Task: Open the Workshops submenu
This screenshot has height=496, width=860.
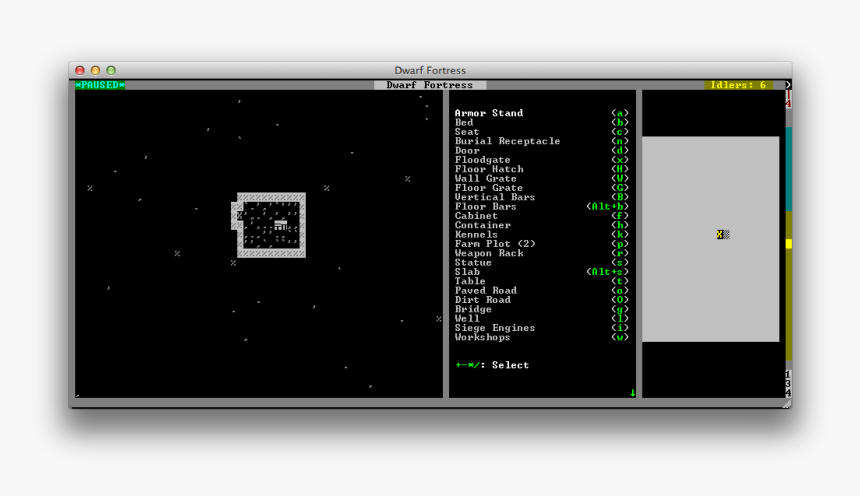Action: pos(482,337)
